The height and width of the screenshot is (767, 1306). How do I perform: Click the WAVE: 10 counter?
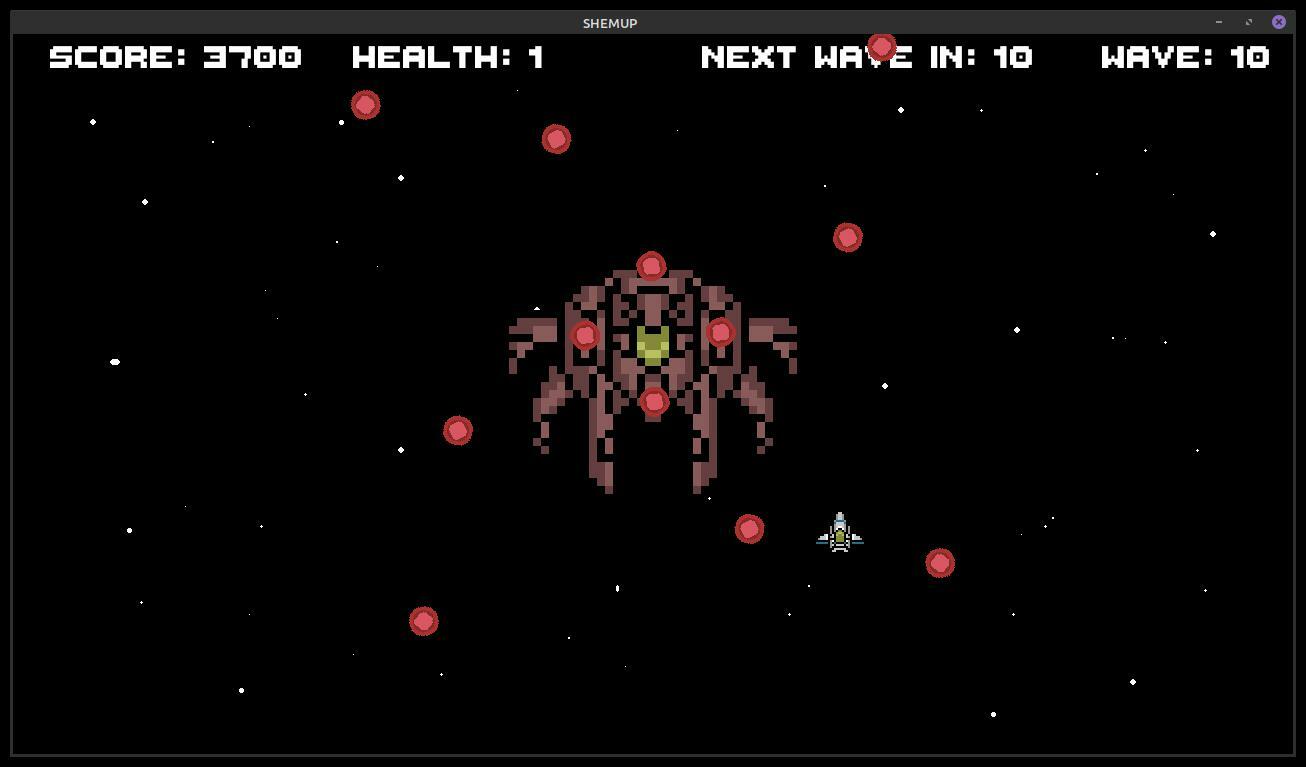[1186, 57]
